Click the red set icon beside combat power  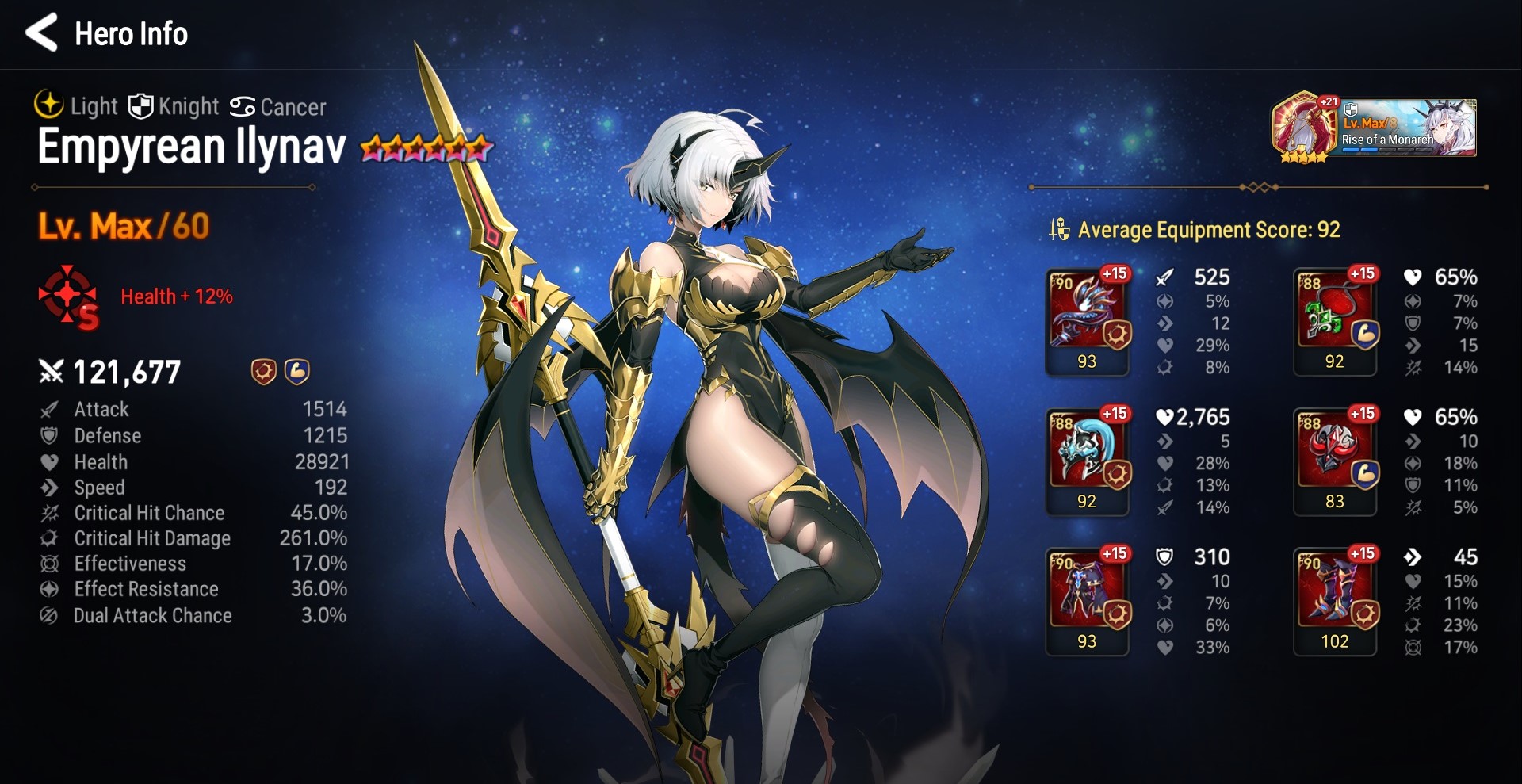pos(263,371)
